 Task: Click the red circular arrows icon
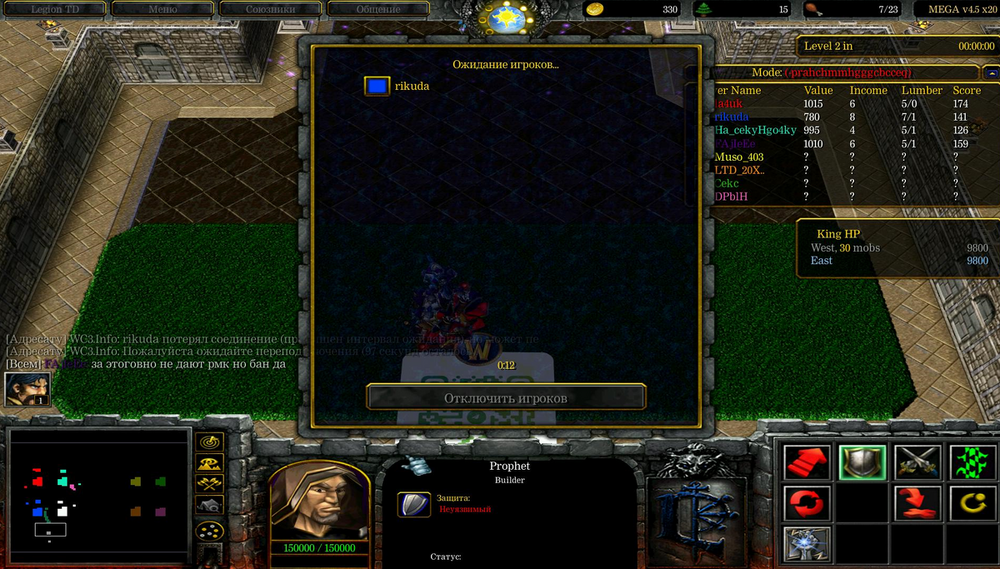(807, 502)
